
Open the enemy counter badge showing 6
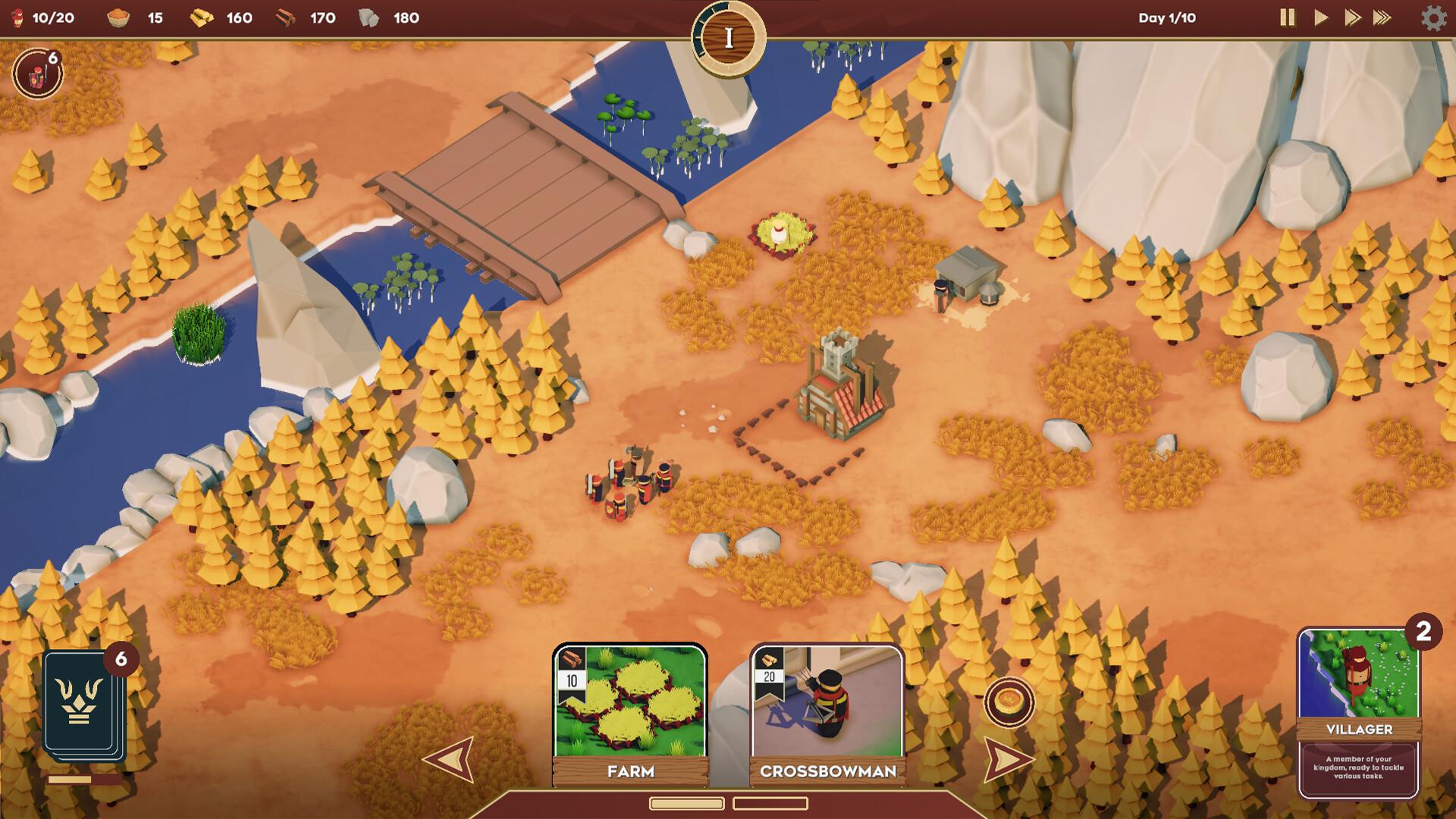point(38,73)
